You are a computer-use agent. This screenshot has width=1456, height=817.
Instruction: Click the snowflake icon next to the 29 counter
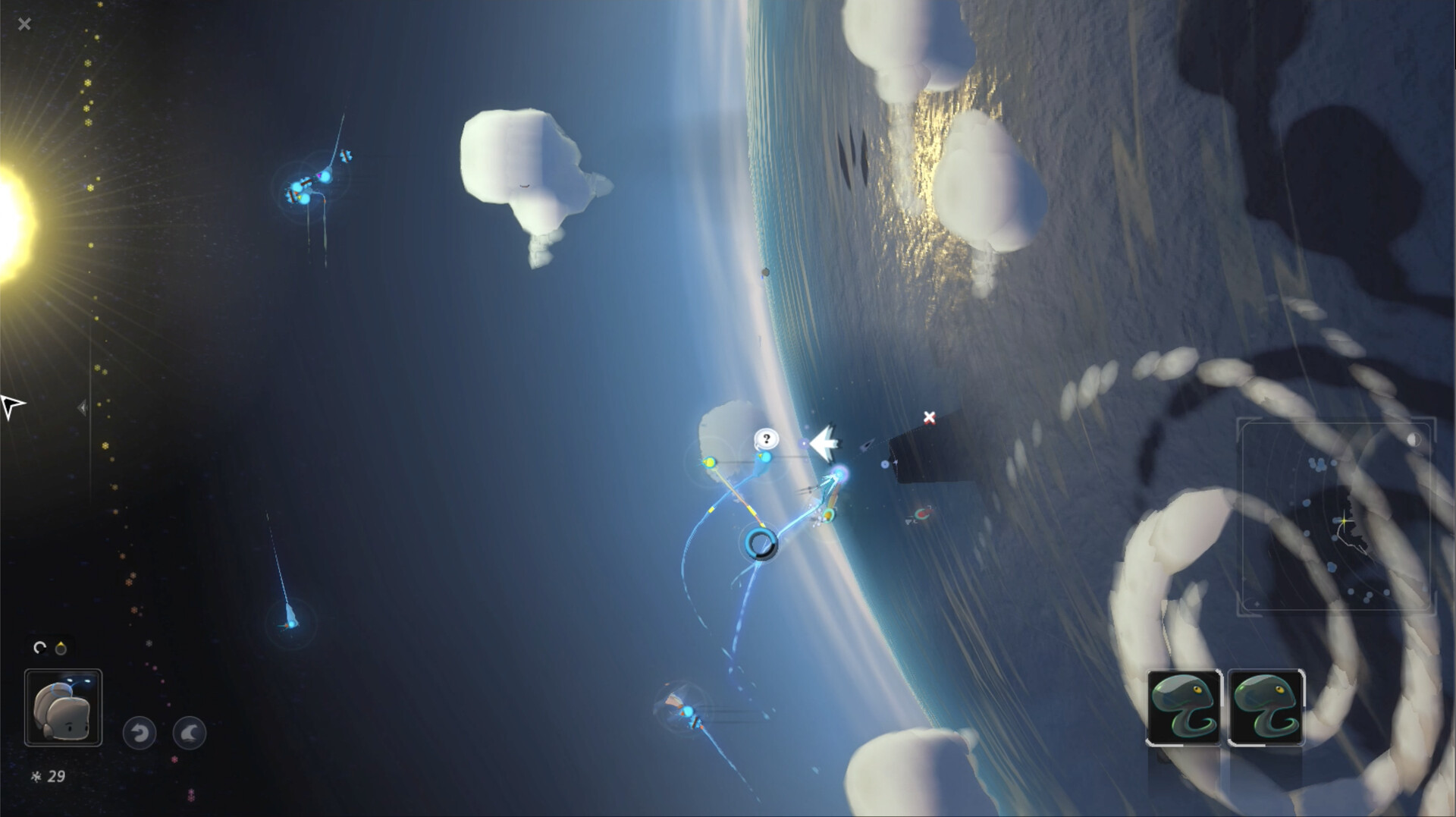[x=36, y=777]
